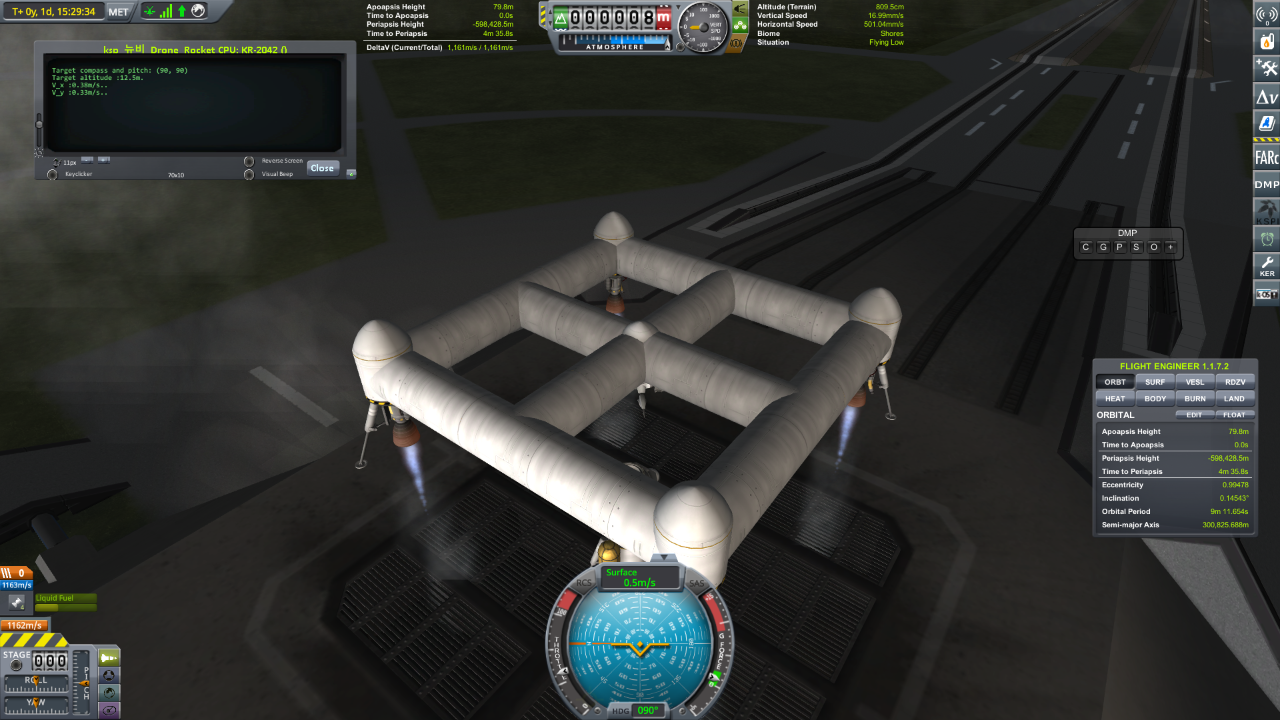Select the RDZV tab
The width and height of the screenshot is (1280, 720).
[1235, 382]
